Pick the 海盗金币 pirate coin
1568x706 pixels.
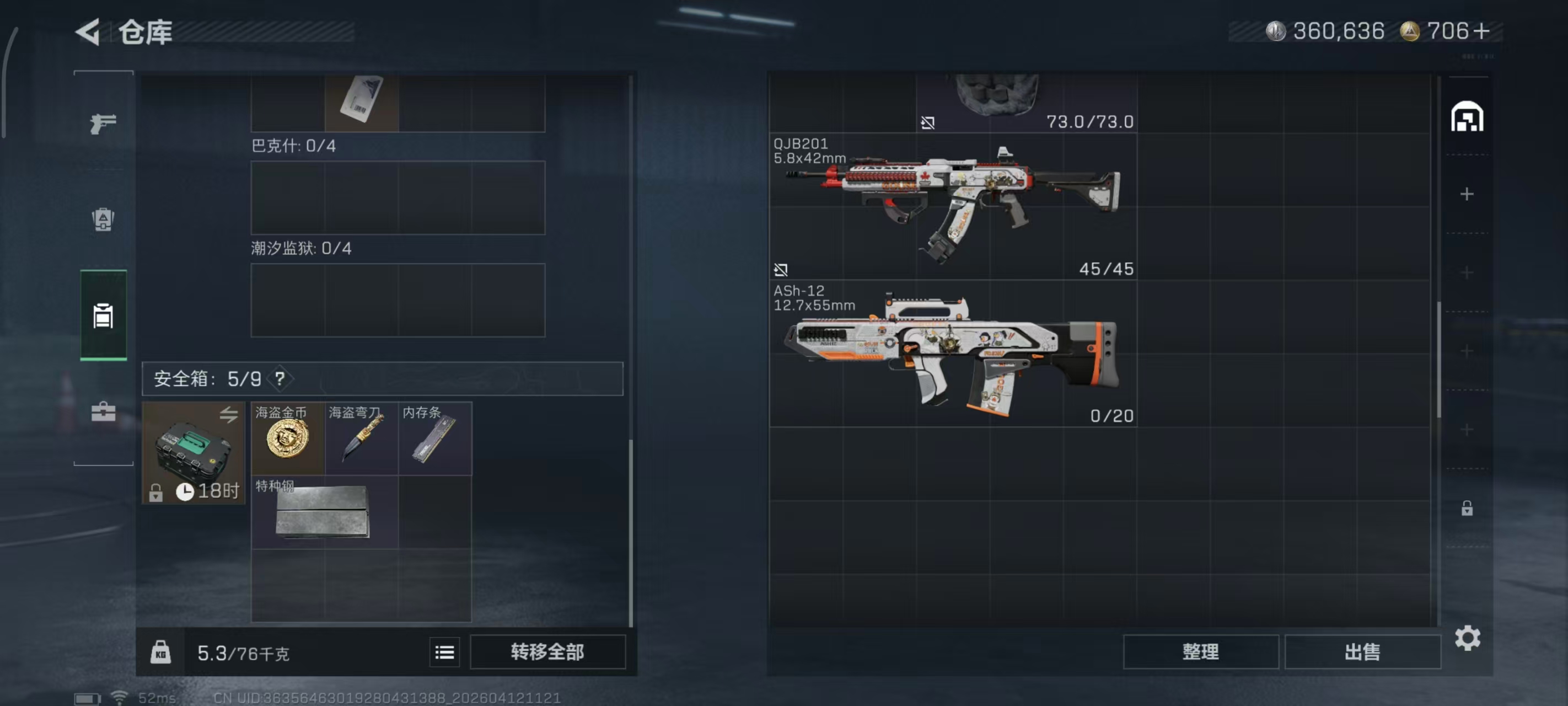point(288,438)
